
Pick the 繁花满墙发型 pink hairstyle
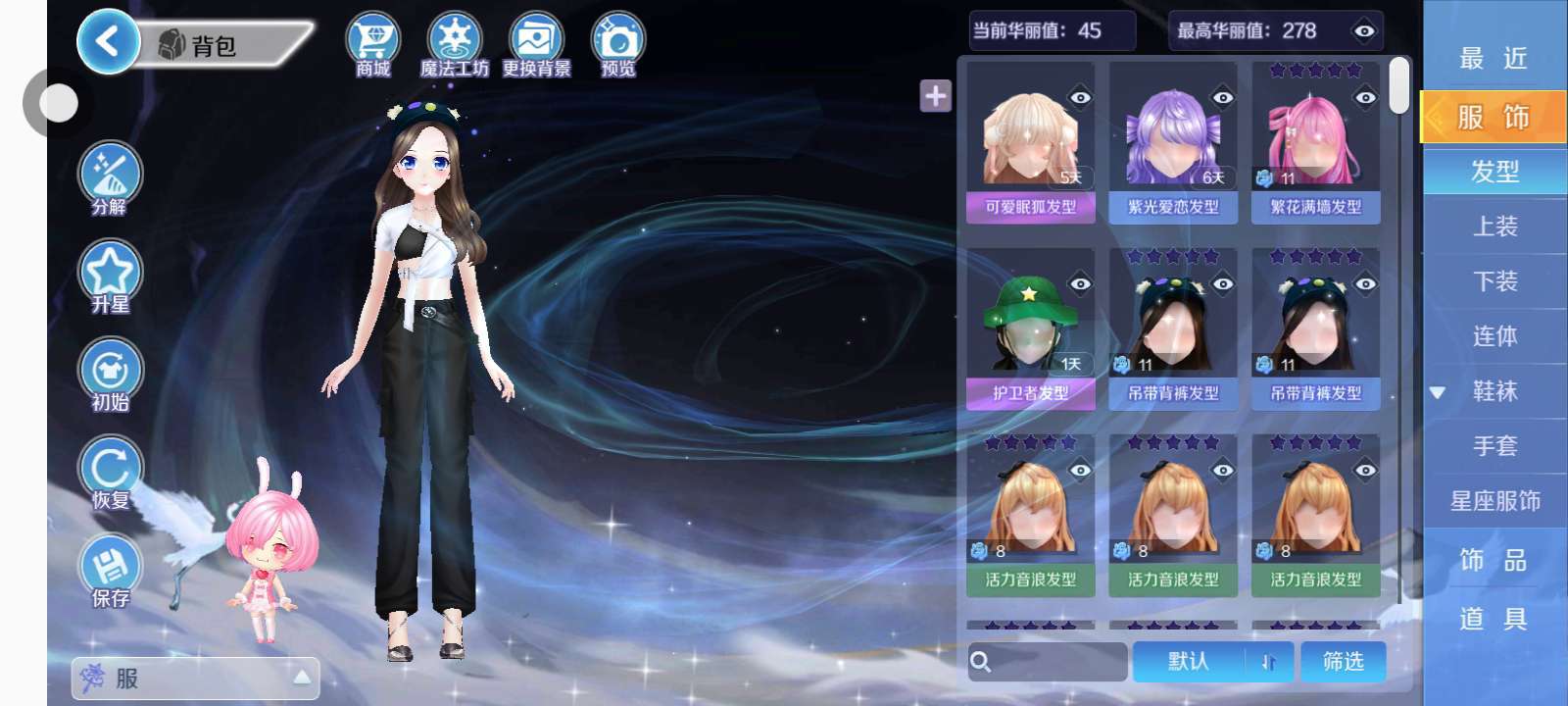point(1315,142)
